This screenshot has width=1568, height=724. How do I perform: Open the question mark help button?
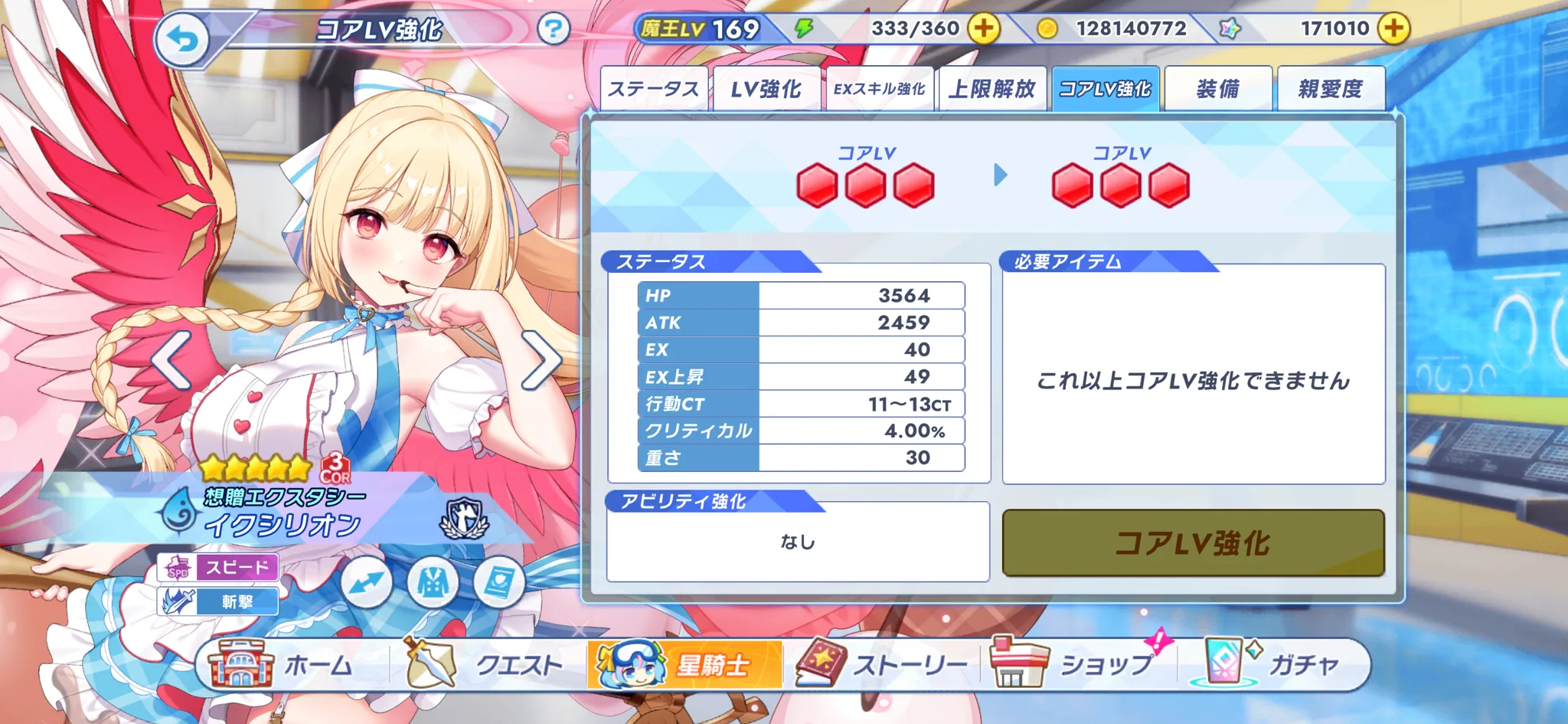553,30
